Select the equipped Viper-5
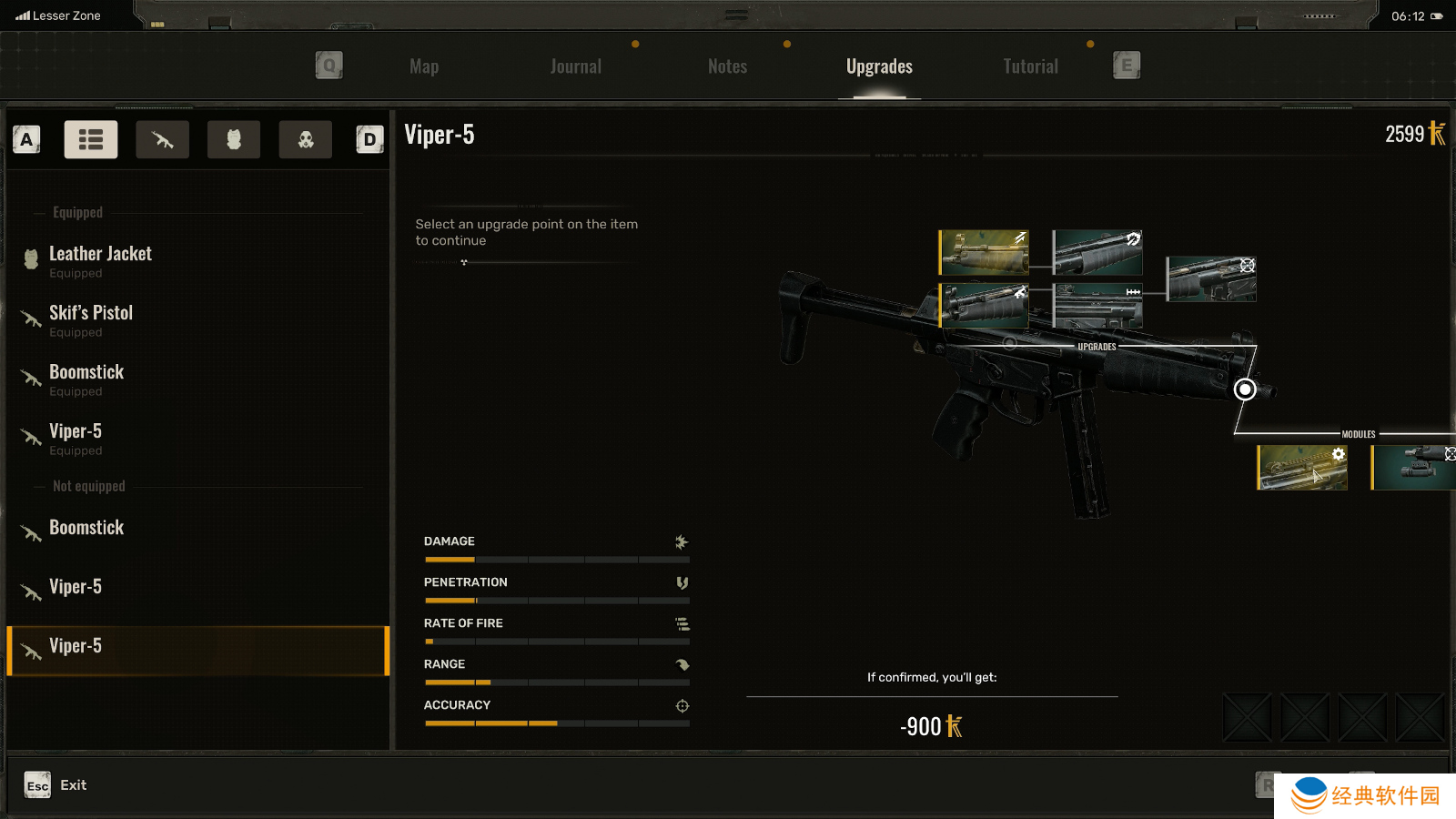Image resolution: width=1456 pixels, height=819 pixels. [76, 438]
